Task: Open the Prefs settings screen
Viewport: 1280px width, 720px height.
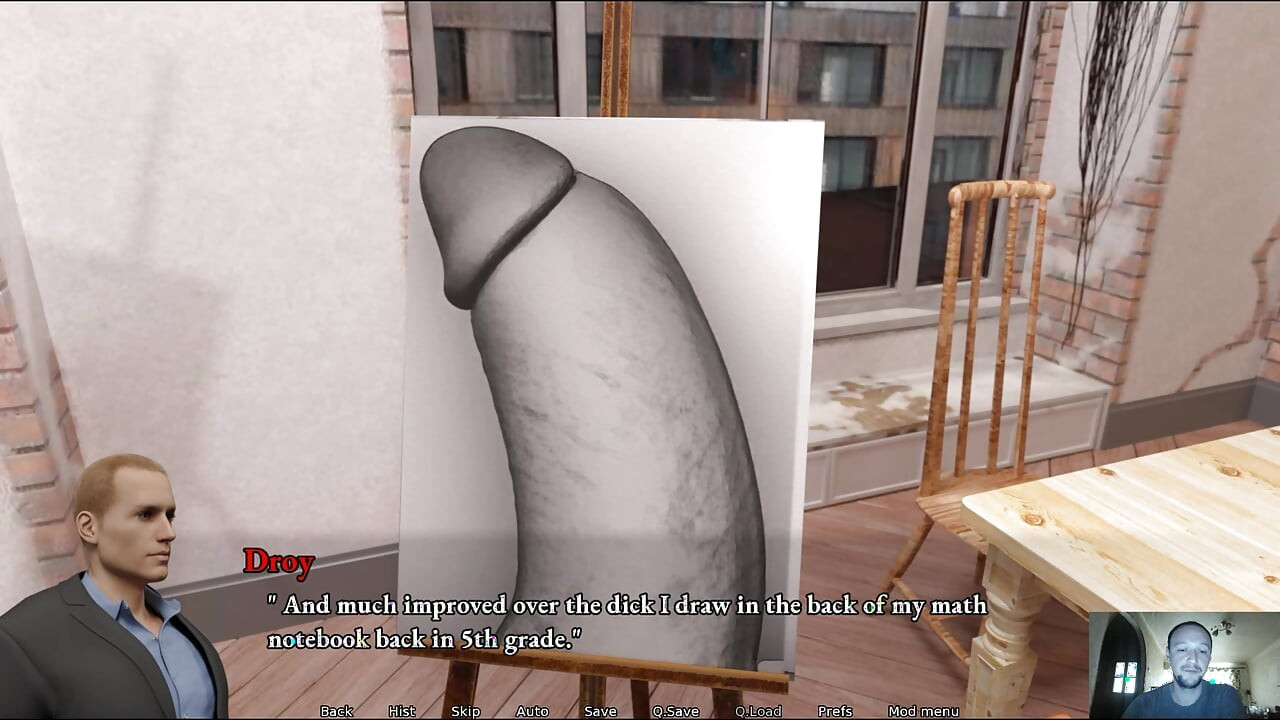Action: click(x=834, y=711)
